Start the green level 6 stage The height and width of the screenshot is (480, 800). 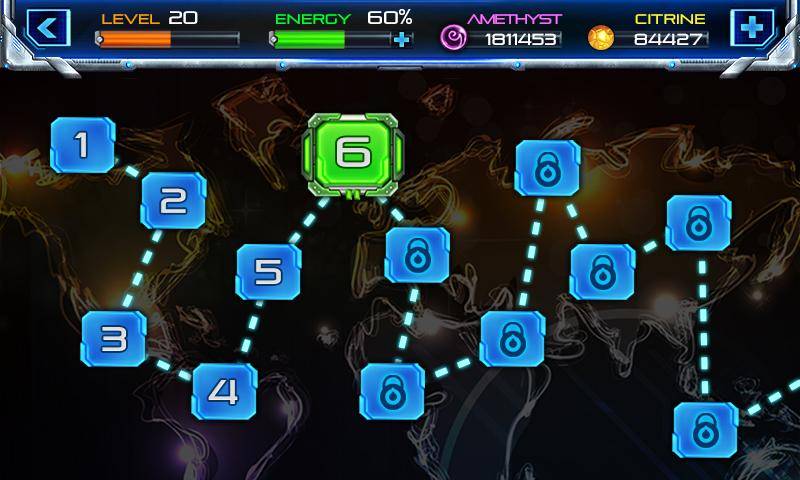(352, 153)
